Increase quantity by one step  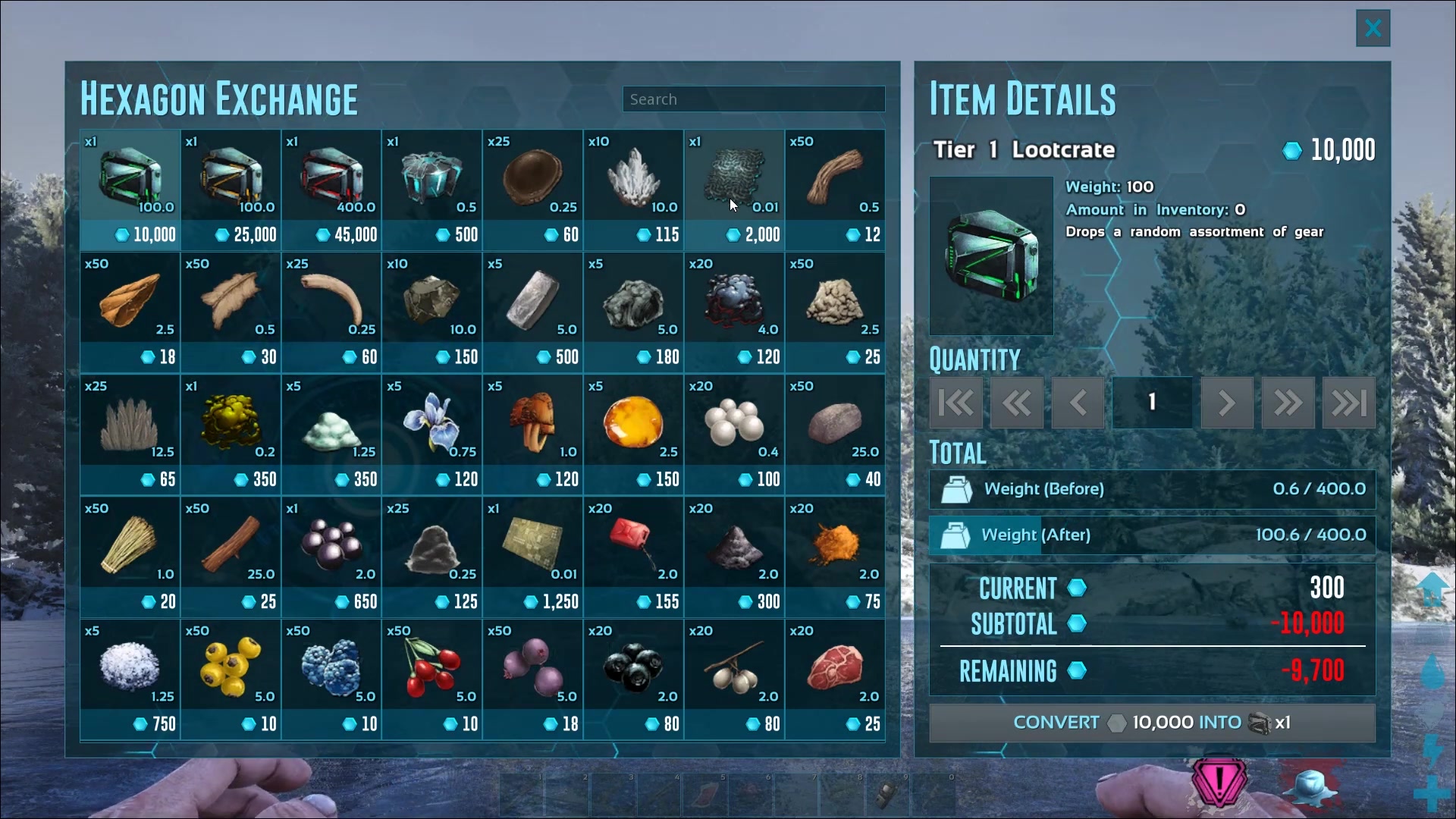(1226, 403)
